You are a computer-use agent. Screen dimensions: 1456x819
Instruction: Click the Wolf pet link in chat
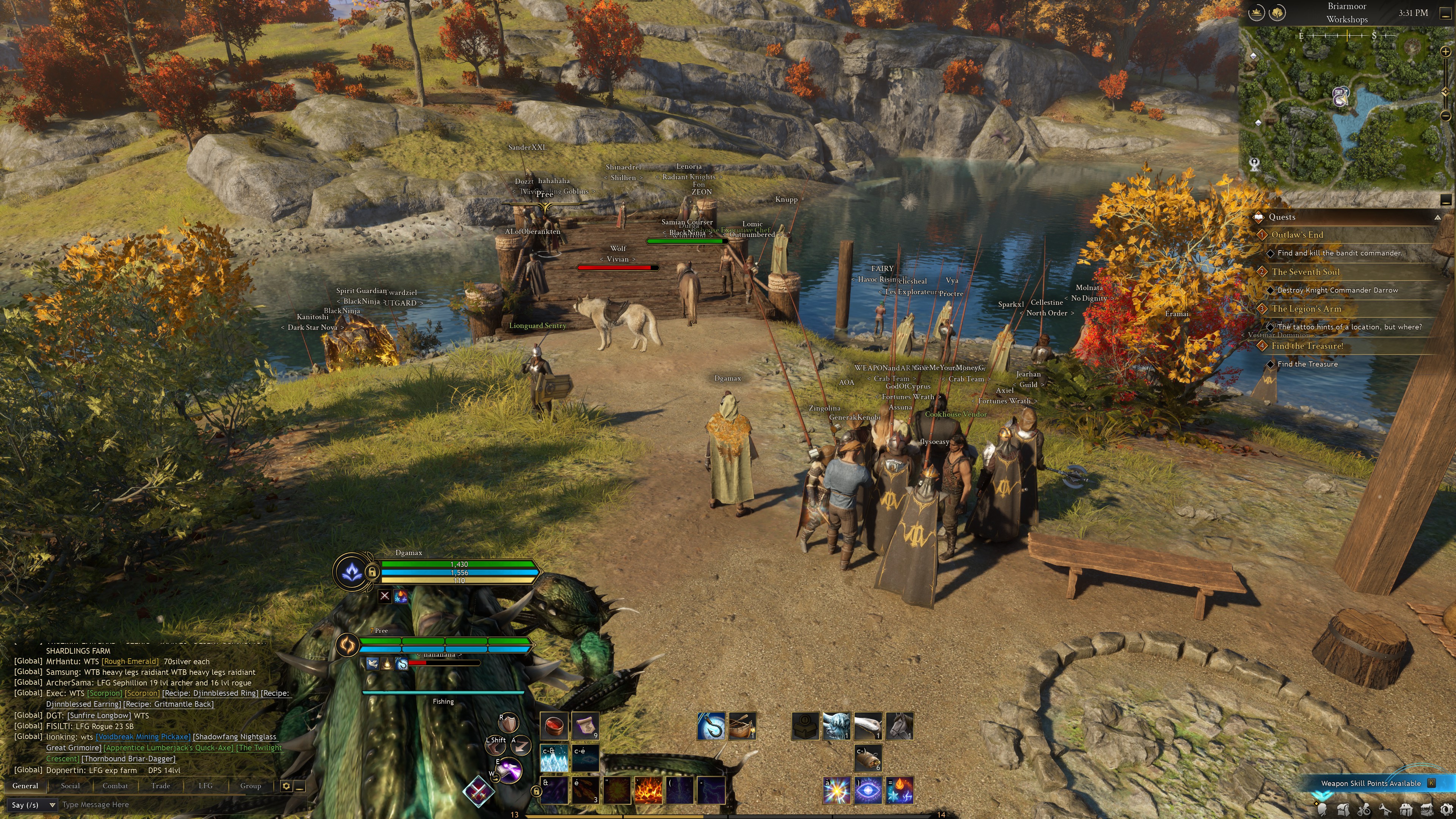tap(618, 249)
